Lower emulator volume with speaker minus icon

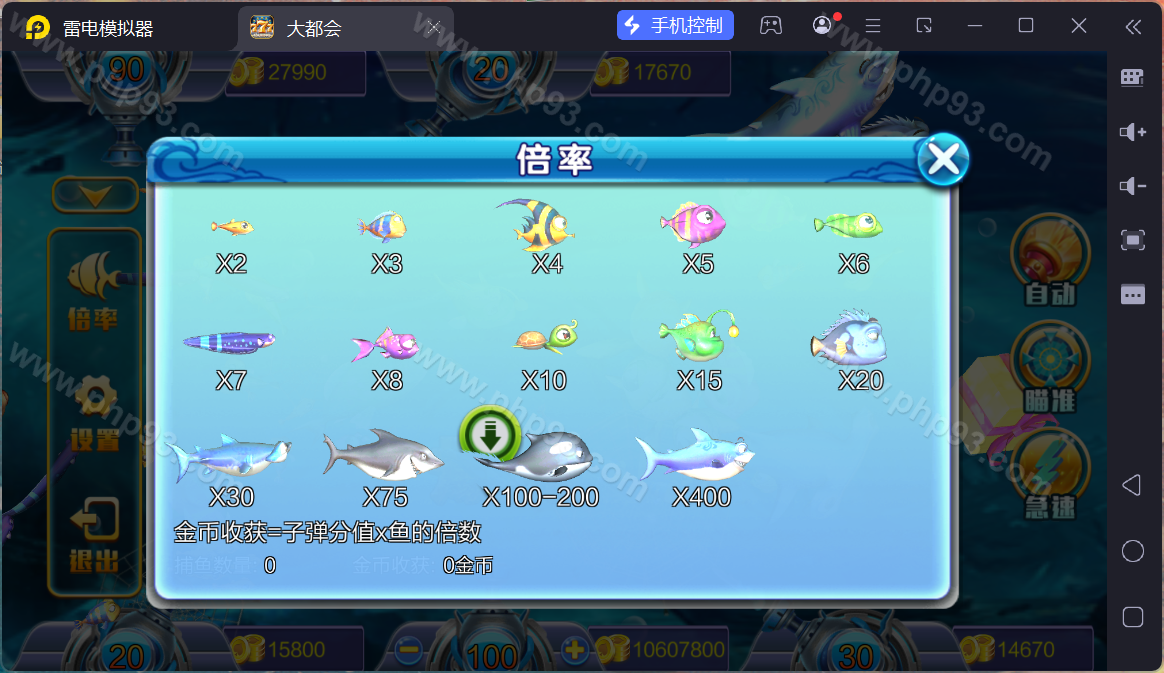pyautogui.click(x=1132, y=186)
